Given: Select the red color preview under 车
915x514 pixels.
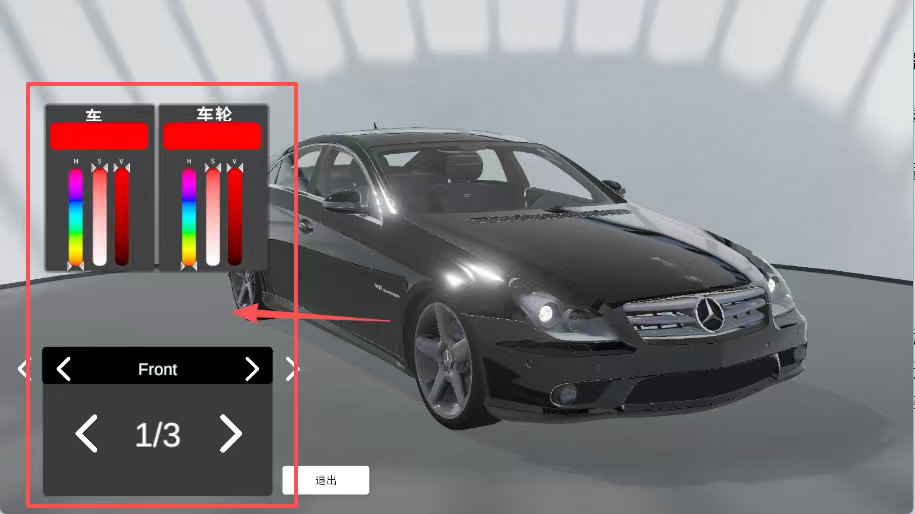Looking at the screenshot, I should (x=99, y=136).
